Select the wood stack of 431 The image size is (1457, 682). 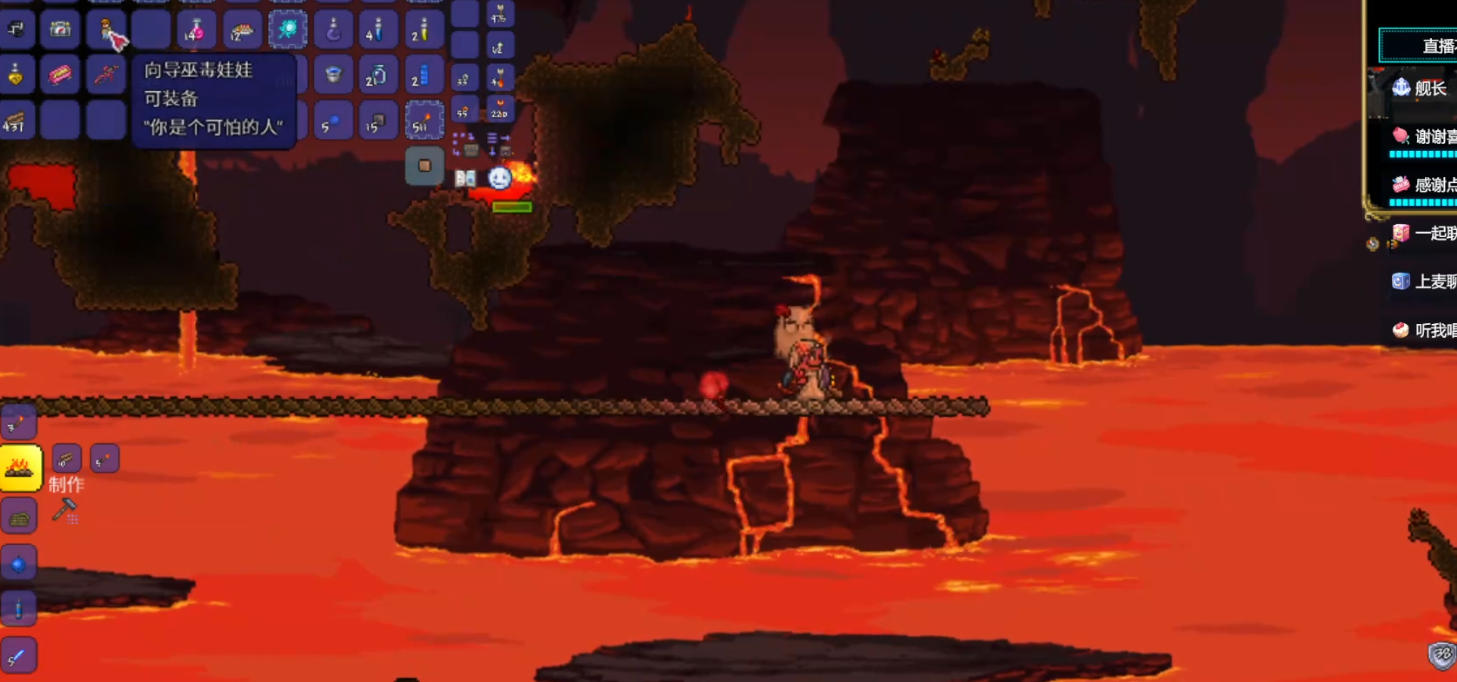[x=16, y=121]
